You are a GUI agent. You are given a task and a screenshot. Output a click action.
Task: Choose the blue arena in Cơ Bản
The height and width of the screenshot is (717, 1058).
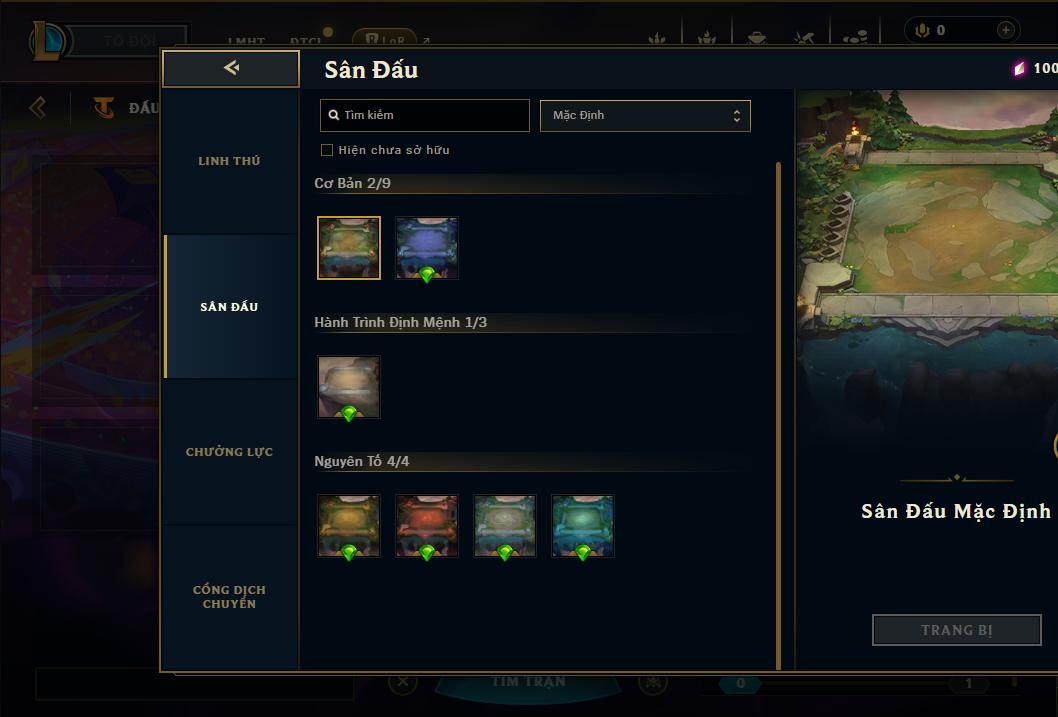click(x=427, y=248)
